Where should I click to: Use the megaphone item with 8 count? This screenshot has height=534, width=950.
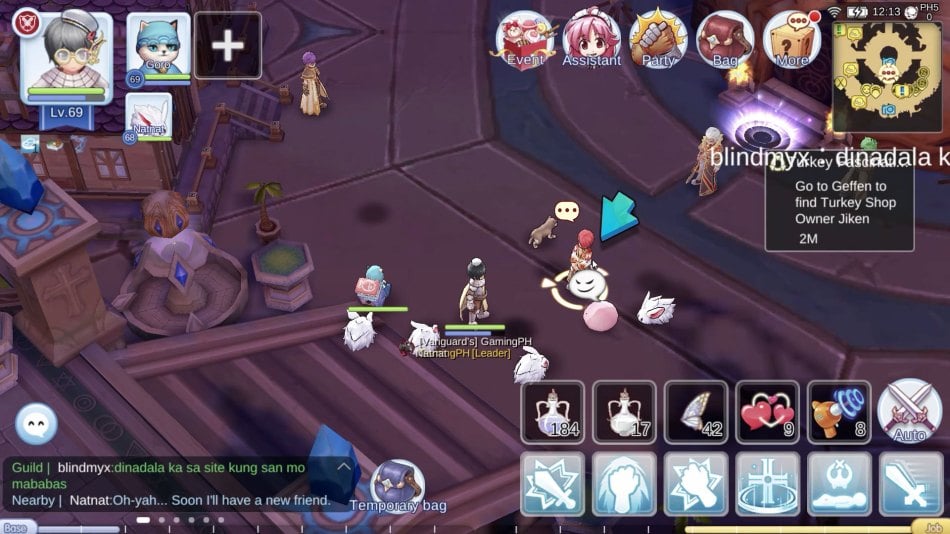point(839,411)
